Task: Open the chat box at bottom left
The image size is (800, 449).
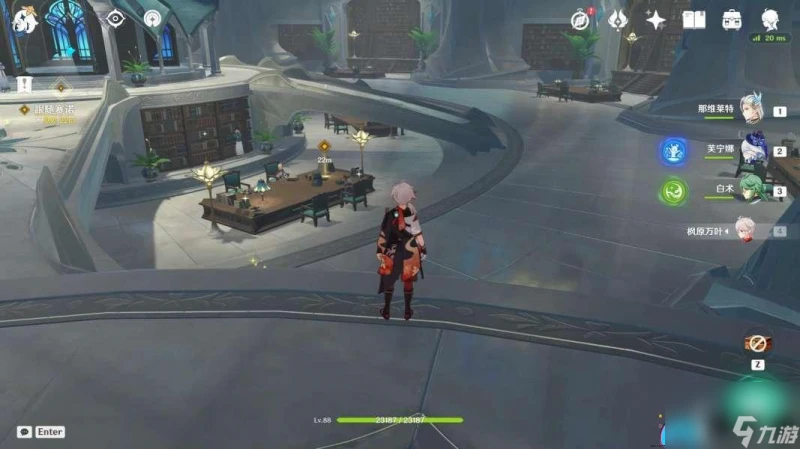Action: 40,432
